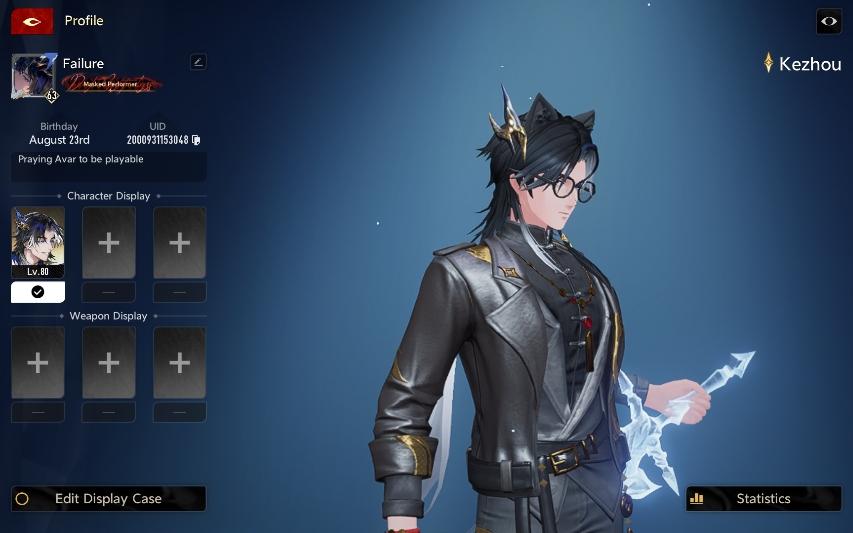Toggle the eye icon to hide the interface

829,21
